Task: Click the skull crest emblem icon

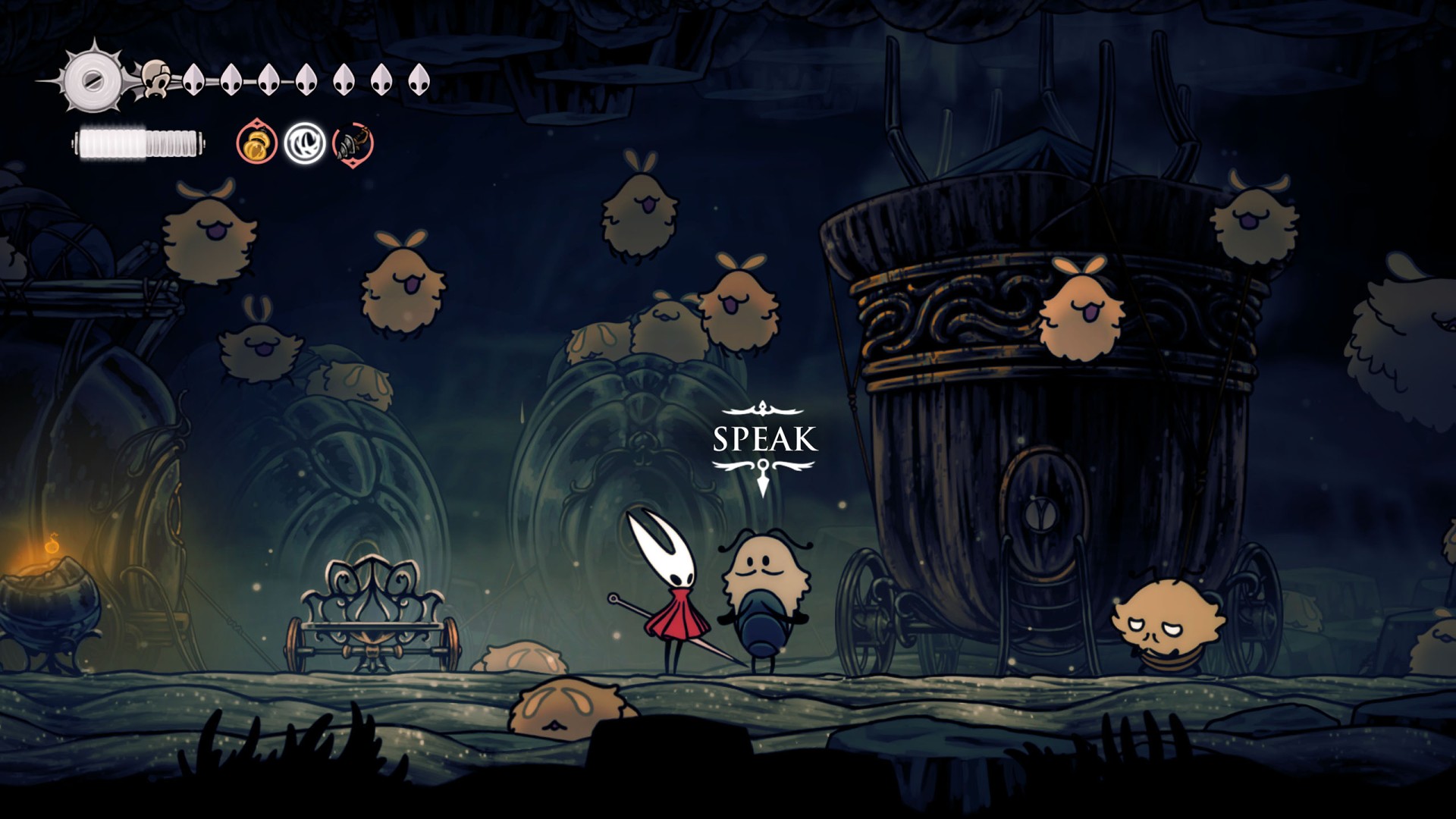Action: click(x=156, y=79)
